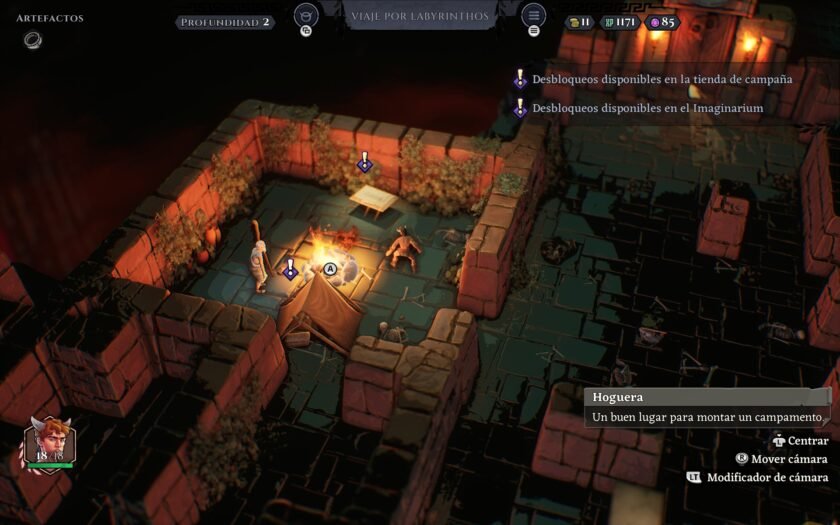Image resolution: width=840 pixels, height=525 pixels.
Task: Click the exclamation marker above the table
Action: click(365, 162)
